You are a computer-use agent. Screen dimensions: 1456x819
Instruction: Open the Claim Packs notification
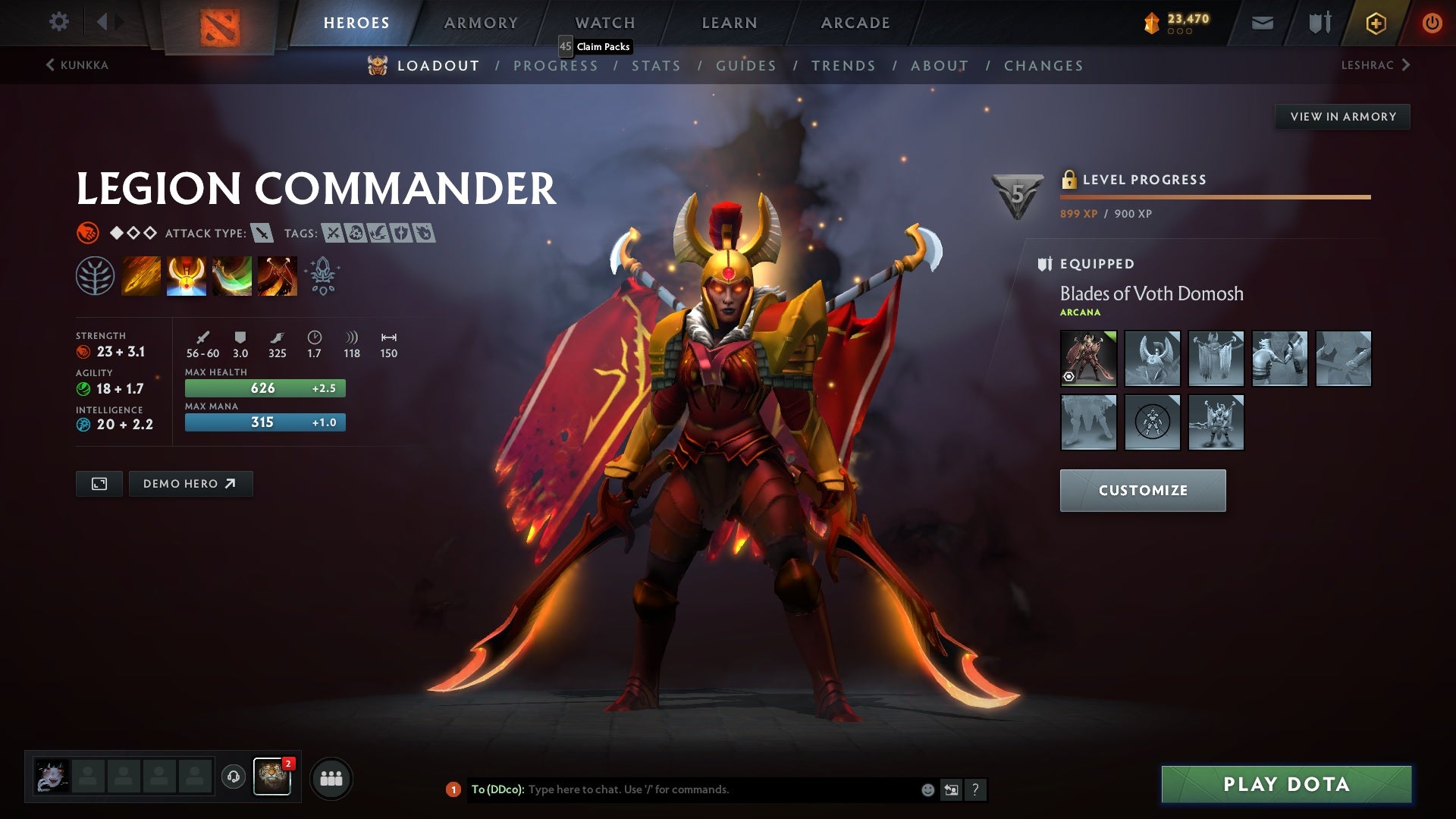(x=596, y=46)
